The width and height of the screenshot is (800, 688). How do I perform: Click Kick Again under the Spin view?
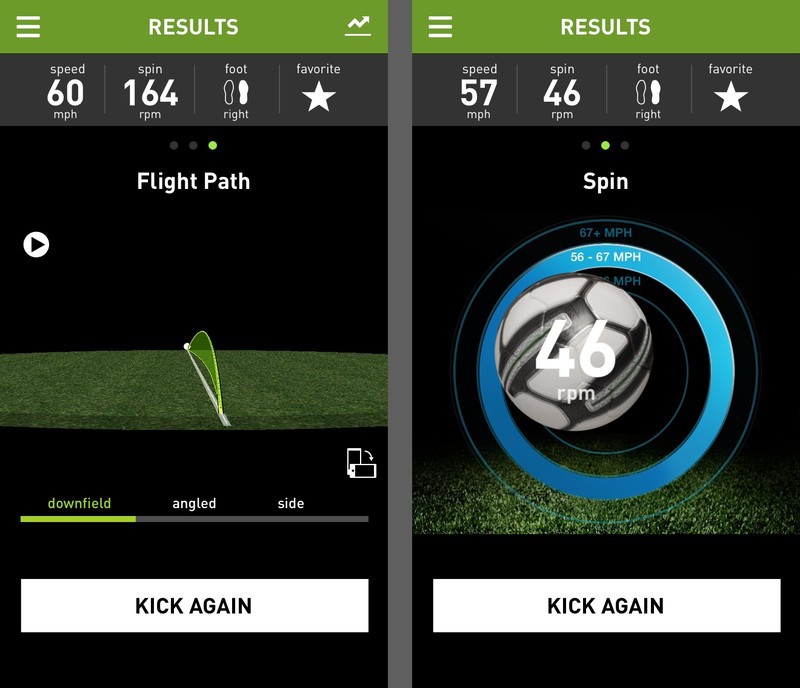point(606,605)
